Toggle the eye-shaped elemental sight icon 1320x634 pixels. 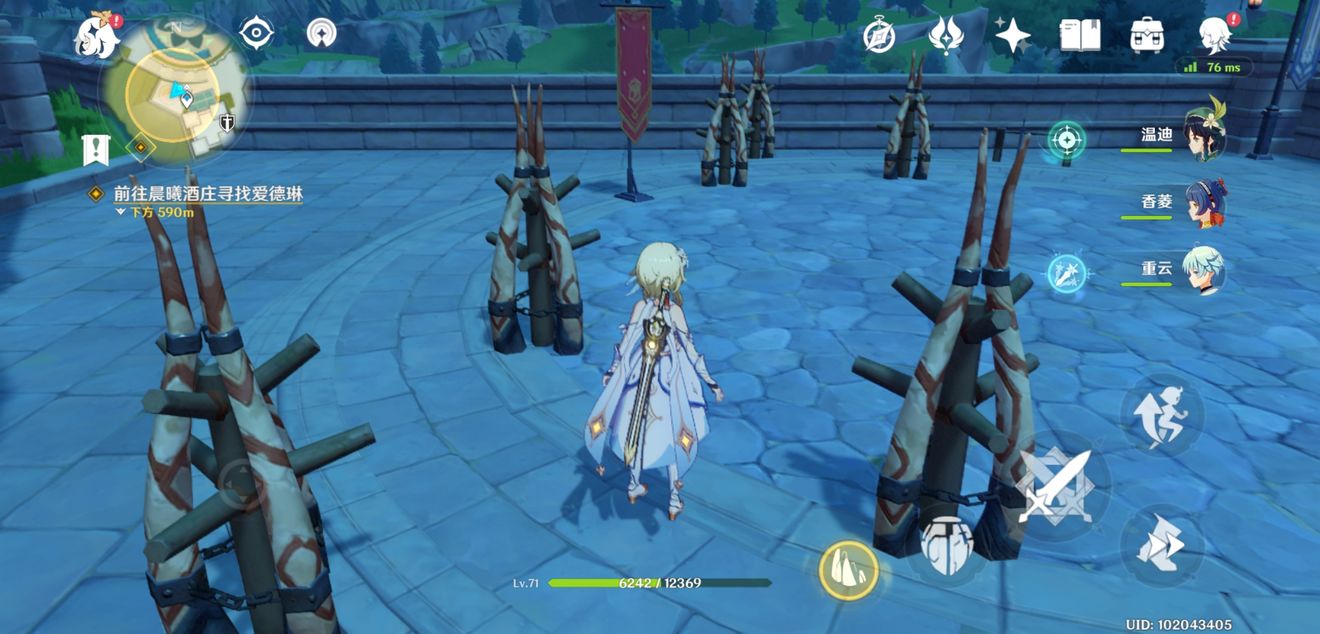tap(257, 34)
